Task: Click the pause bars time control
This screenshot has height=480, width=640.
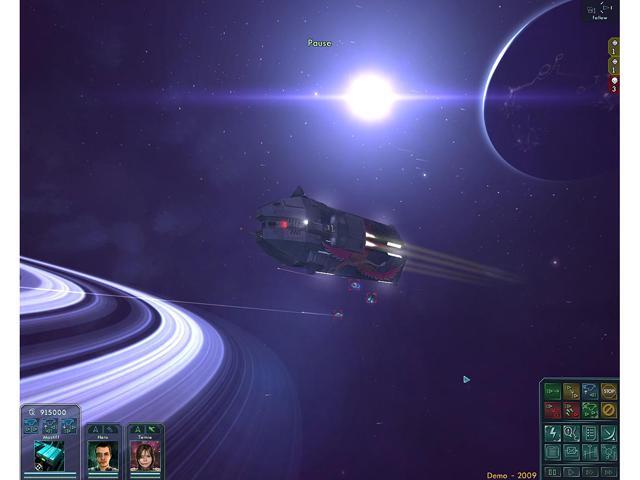Action: click(x=552, y=470)
